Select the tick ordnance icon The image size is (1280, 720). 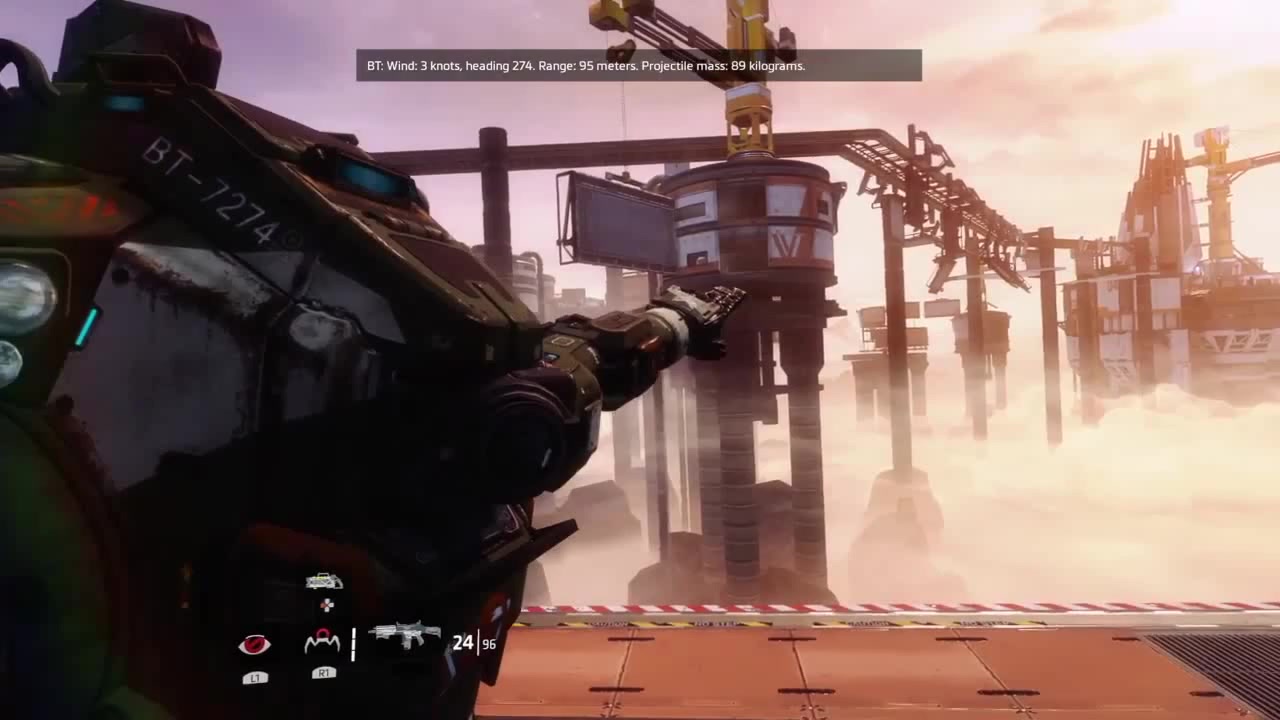click(322, 642)
